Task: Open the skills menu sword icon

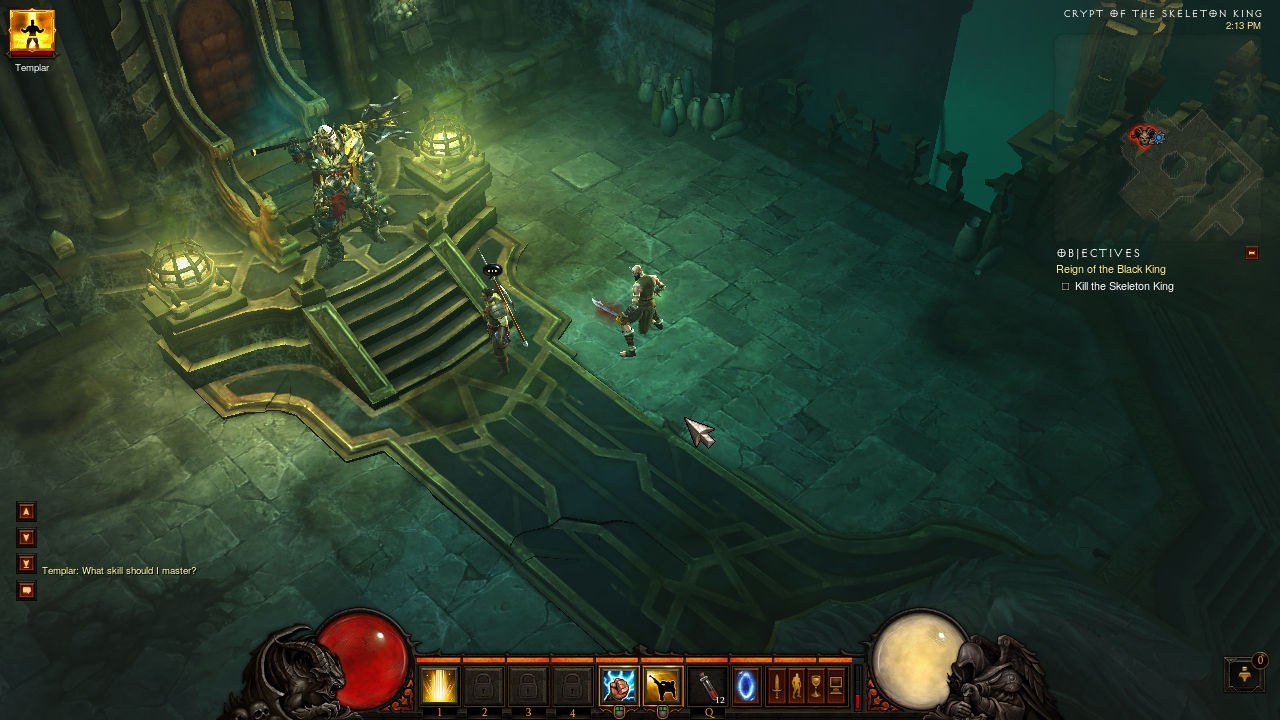Action: pos(776,687)
